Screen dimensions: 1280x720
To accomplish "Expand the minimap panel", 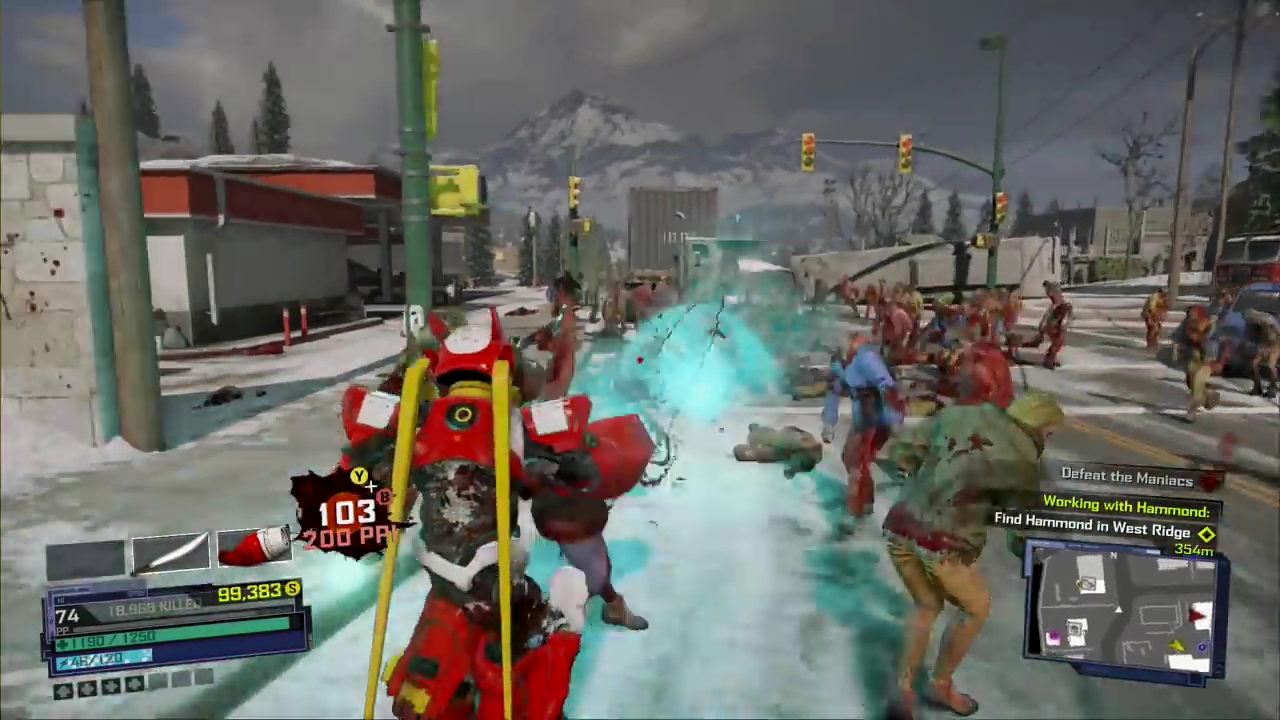I will point(1125,610).
